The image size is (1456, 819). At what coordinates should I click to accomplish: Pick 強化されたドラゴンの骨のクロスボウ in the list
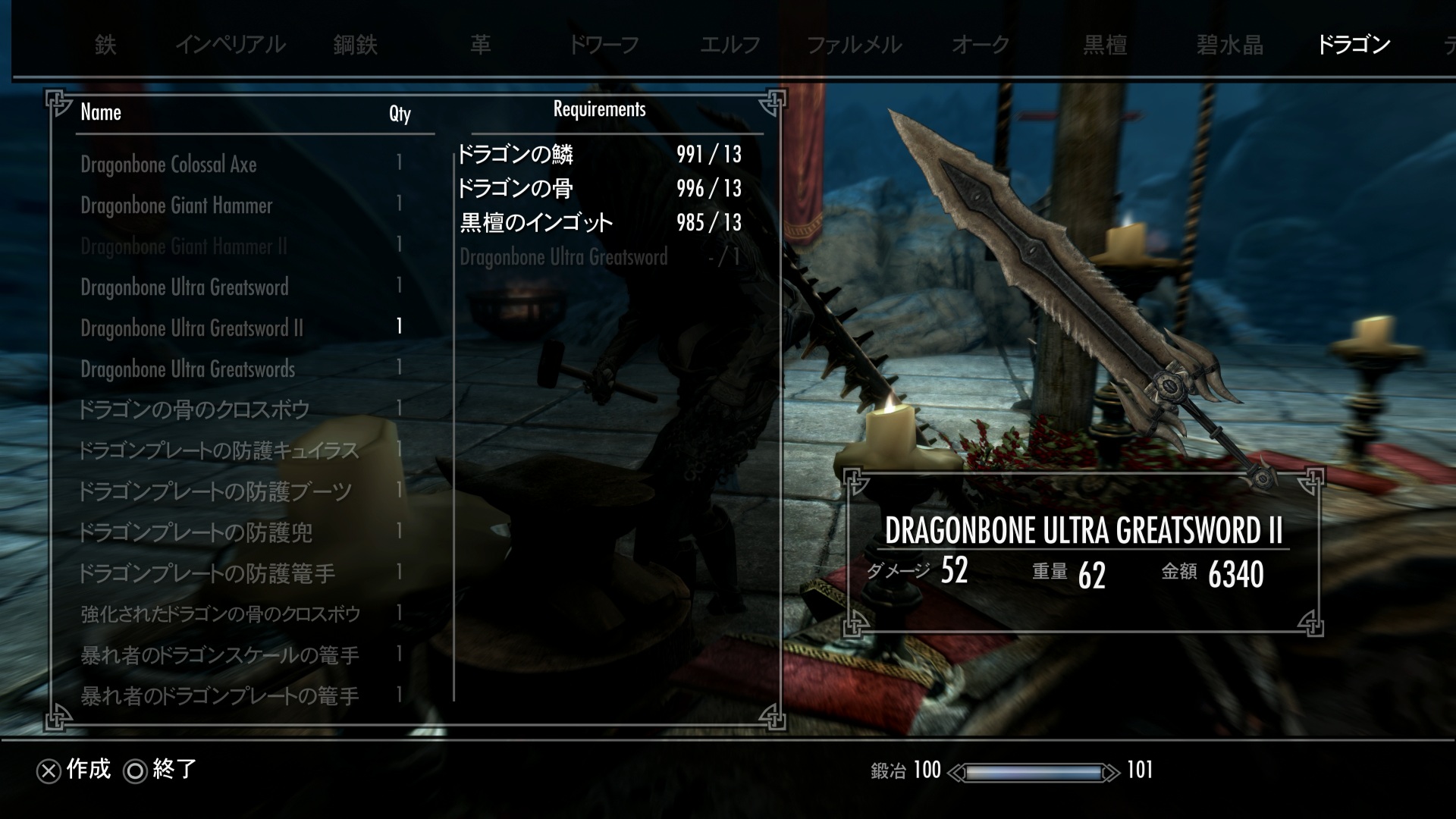[220, 614]
